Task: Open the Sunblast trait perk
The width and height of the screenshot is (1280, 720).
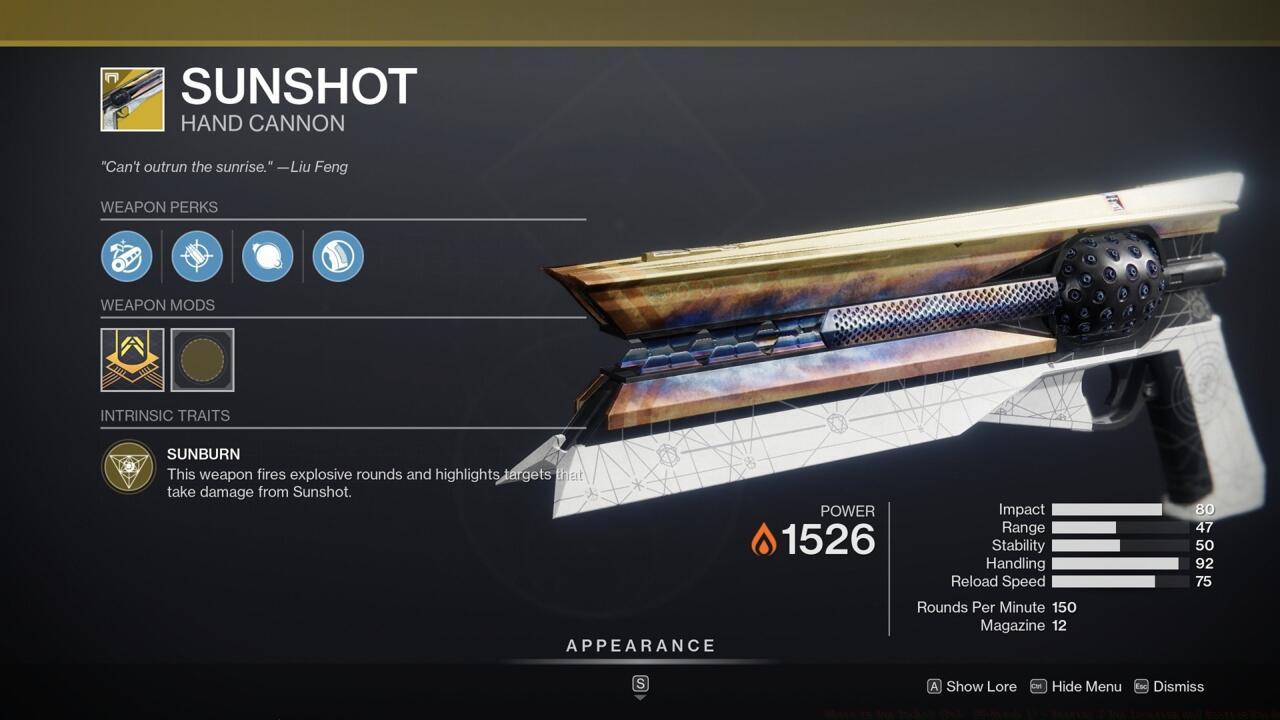Action: click(267, 256)
